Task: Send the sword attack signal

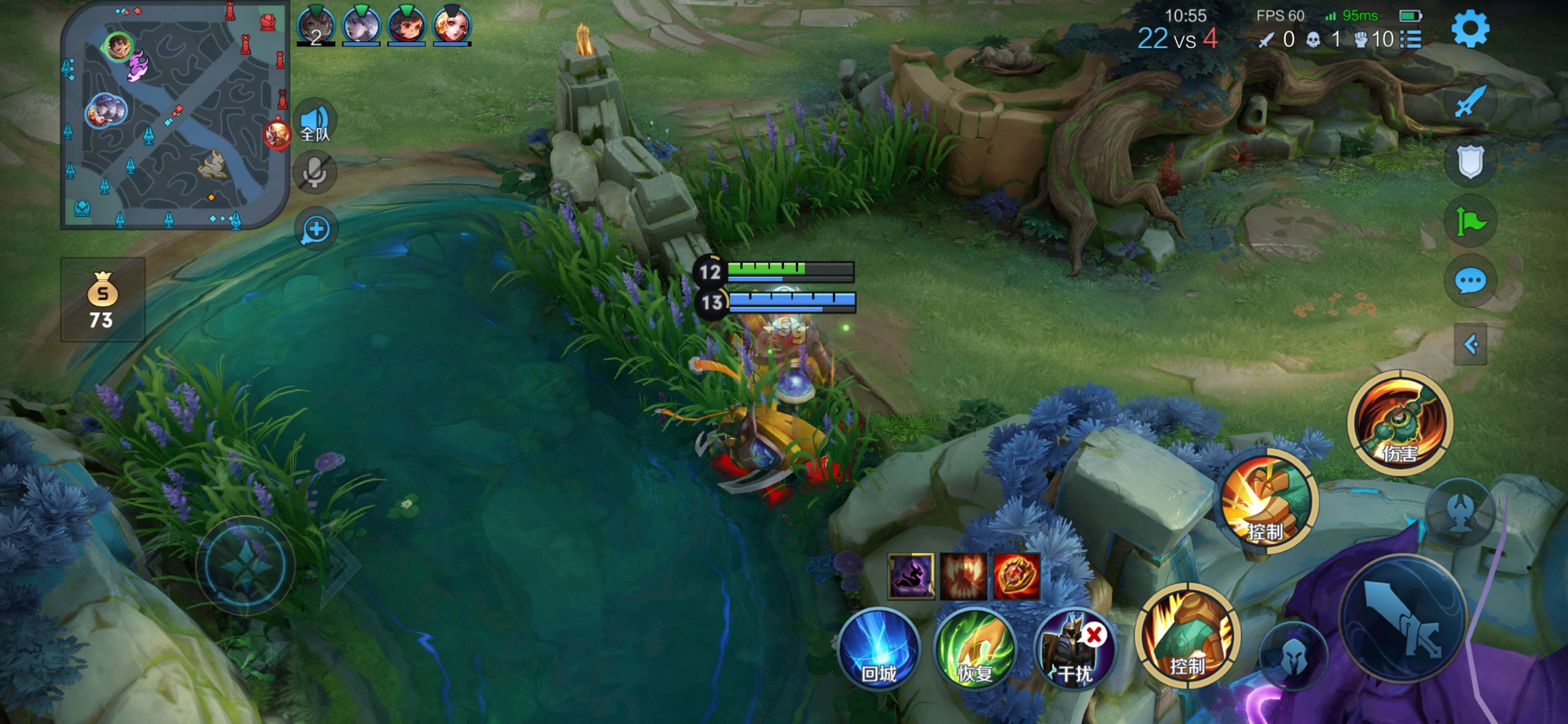Action: pyautogui.click(x=1470, y=102)
